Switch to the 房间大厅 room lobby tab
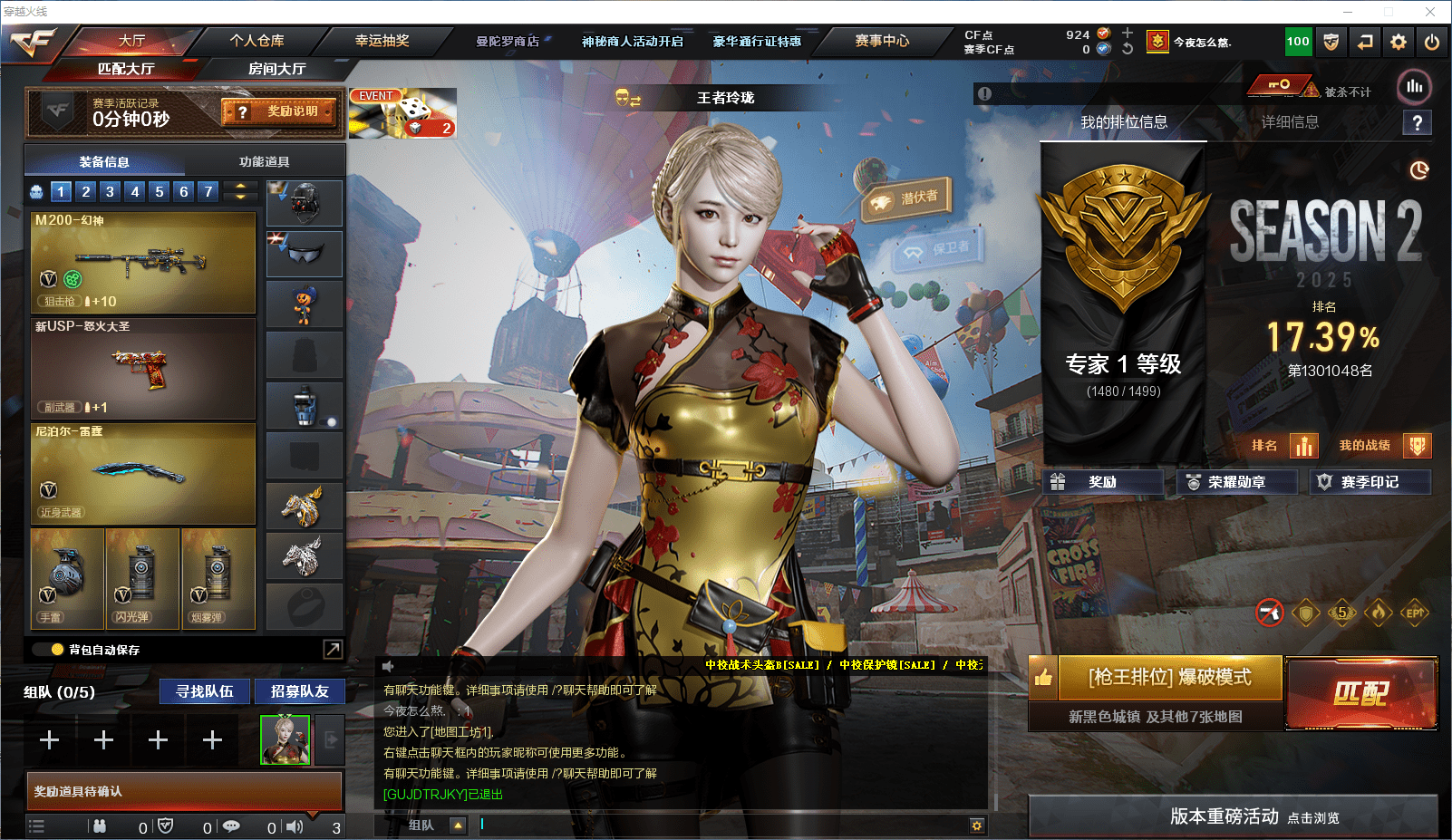 click(x=276, y=69)
